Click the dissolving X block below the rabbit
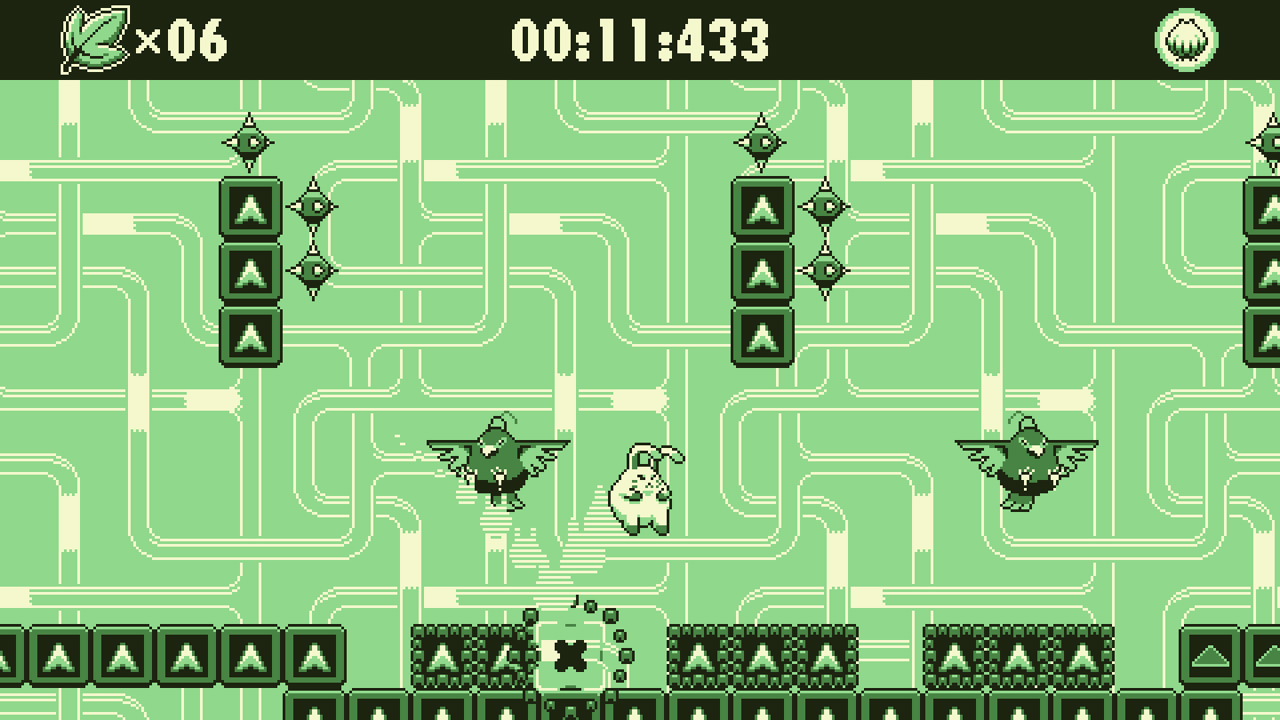 [568, 655]
